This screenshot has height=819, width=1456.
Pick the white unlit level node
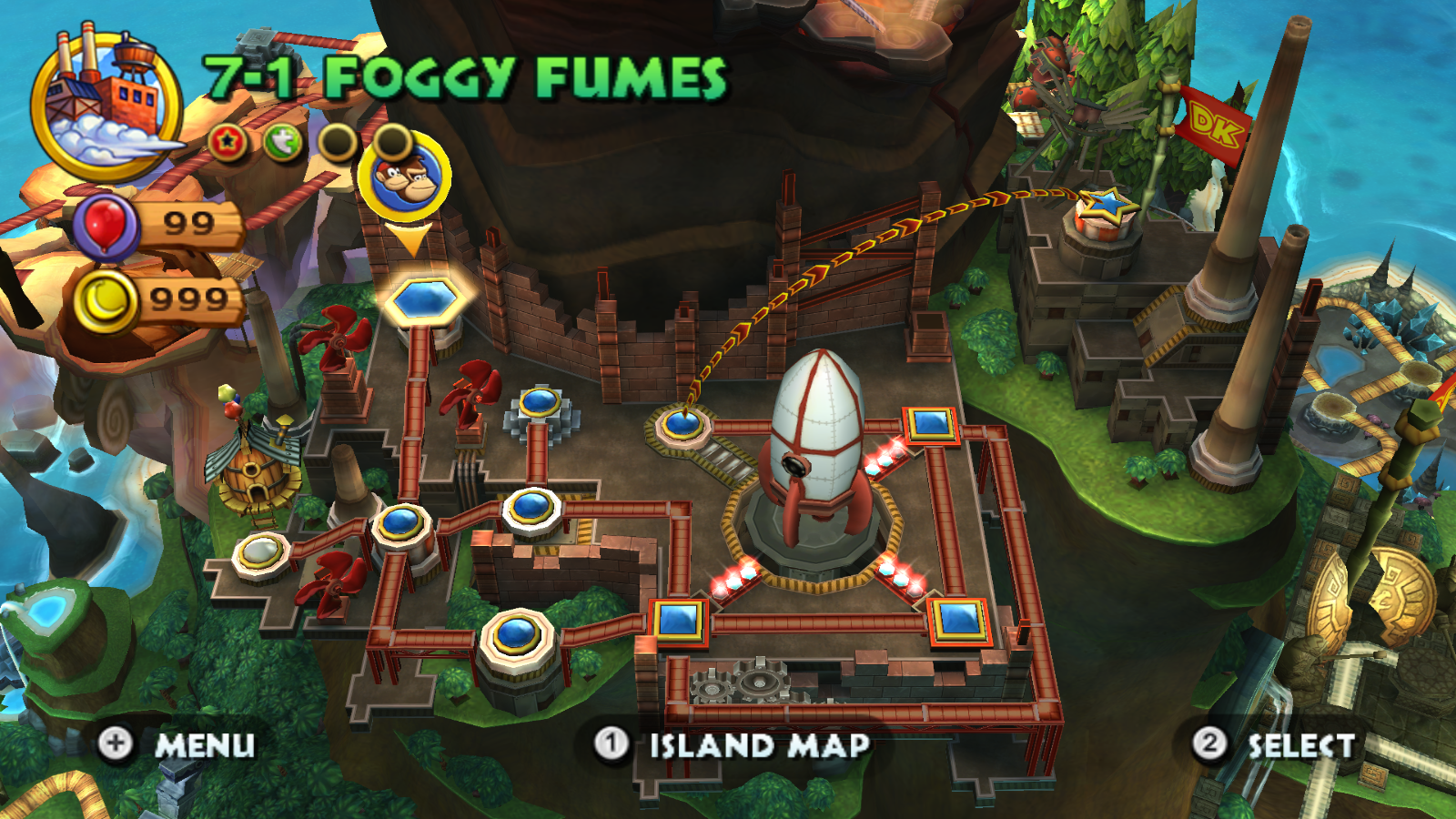tap(261, 551)
